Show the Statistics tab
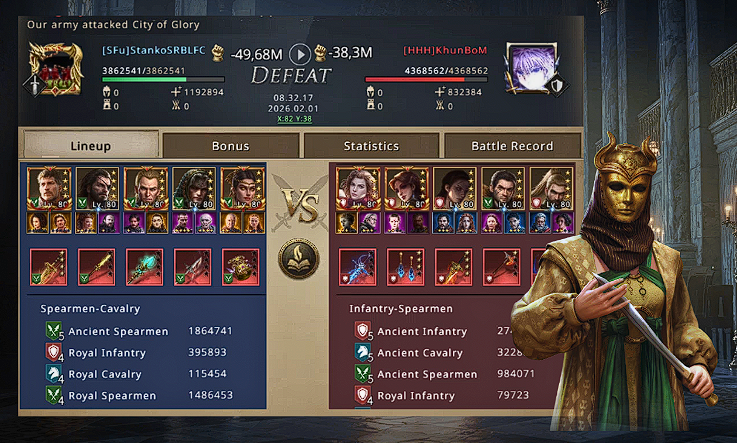The image size is (737, 443). (x=371, y=146)
